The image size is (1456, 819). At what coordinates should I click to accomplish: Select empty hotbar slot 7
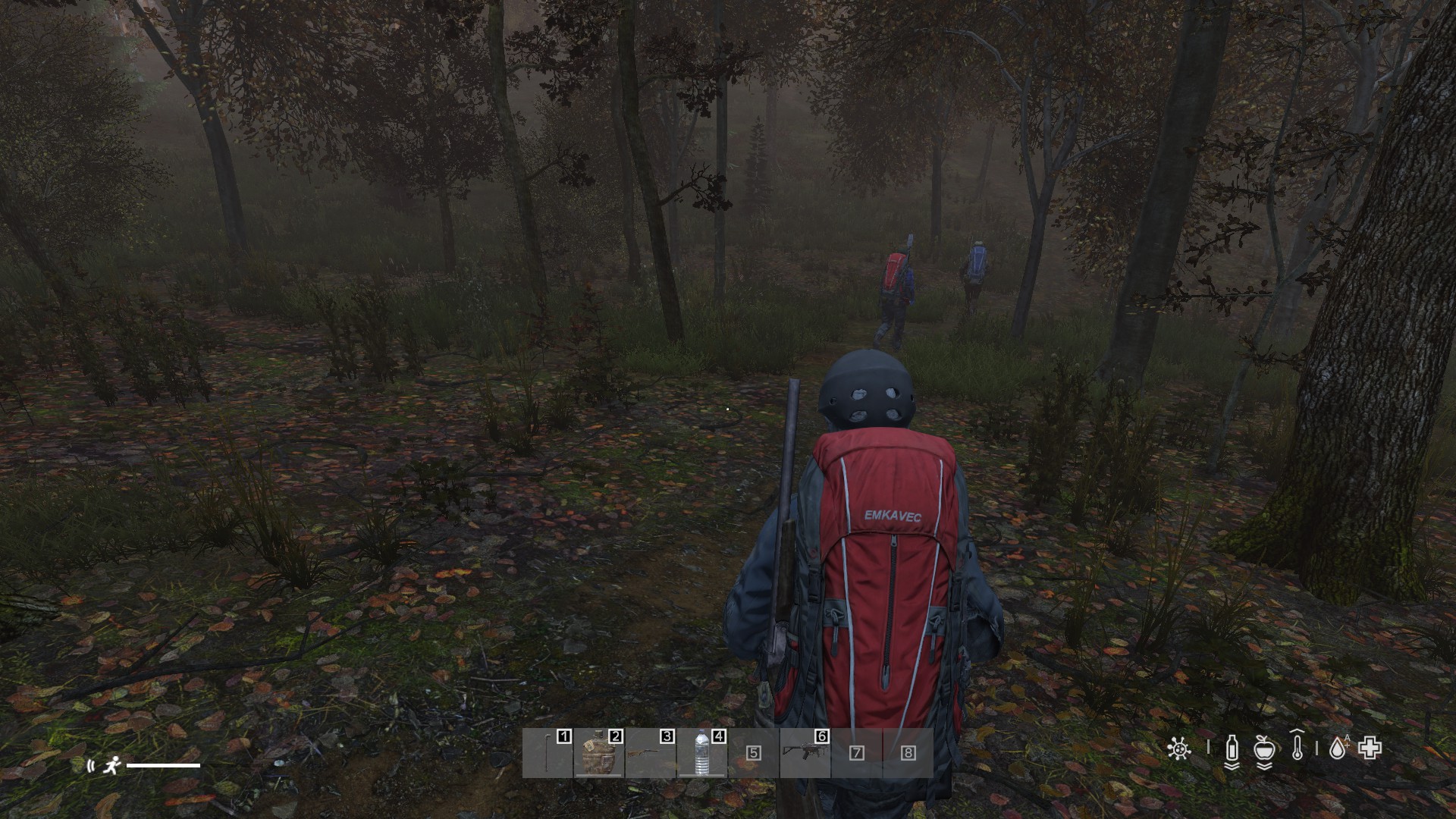857,753
